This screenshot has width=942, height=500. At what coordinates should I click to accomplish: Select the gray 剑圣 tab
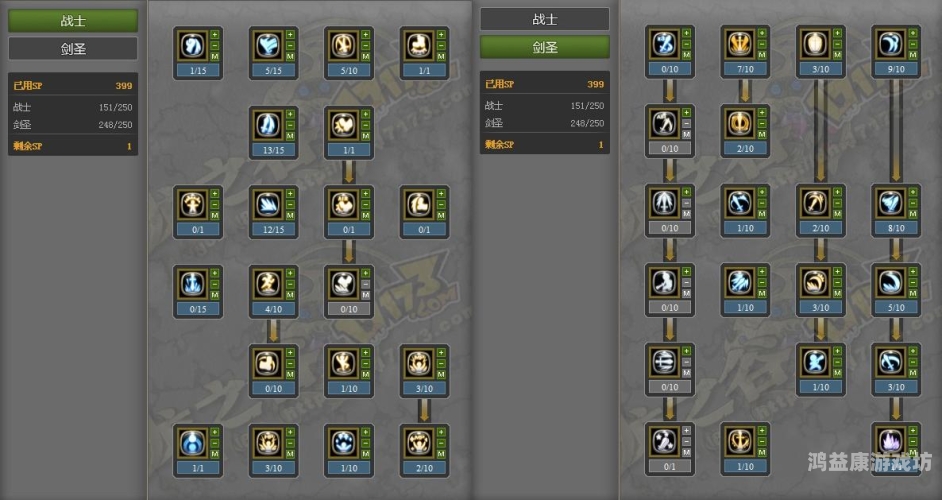(73, 48)
